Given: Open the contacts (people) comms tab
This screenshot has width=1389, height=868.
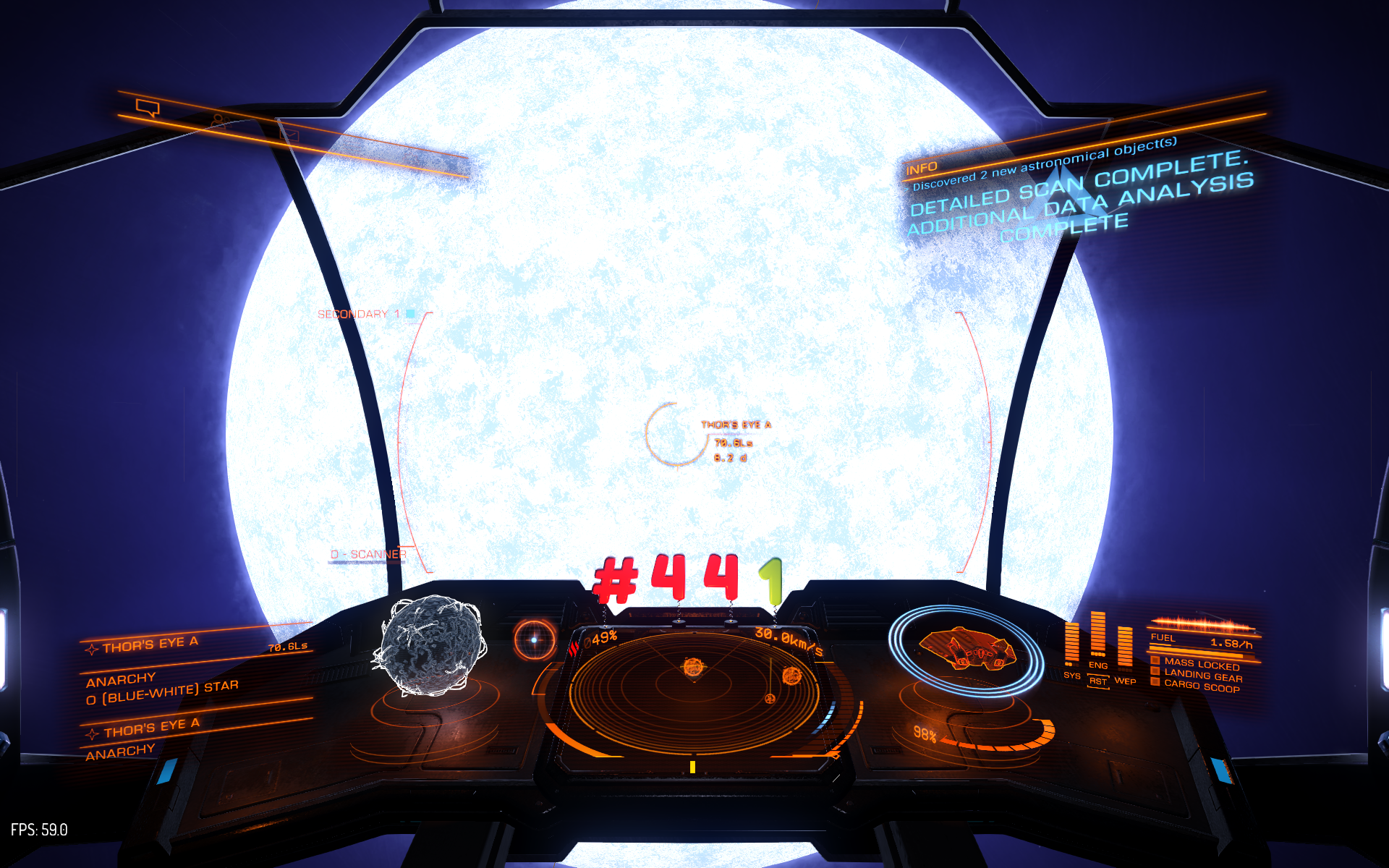Looking at the screenshot, I should pos(220,120).
